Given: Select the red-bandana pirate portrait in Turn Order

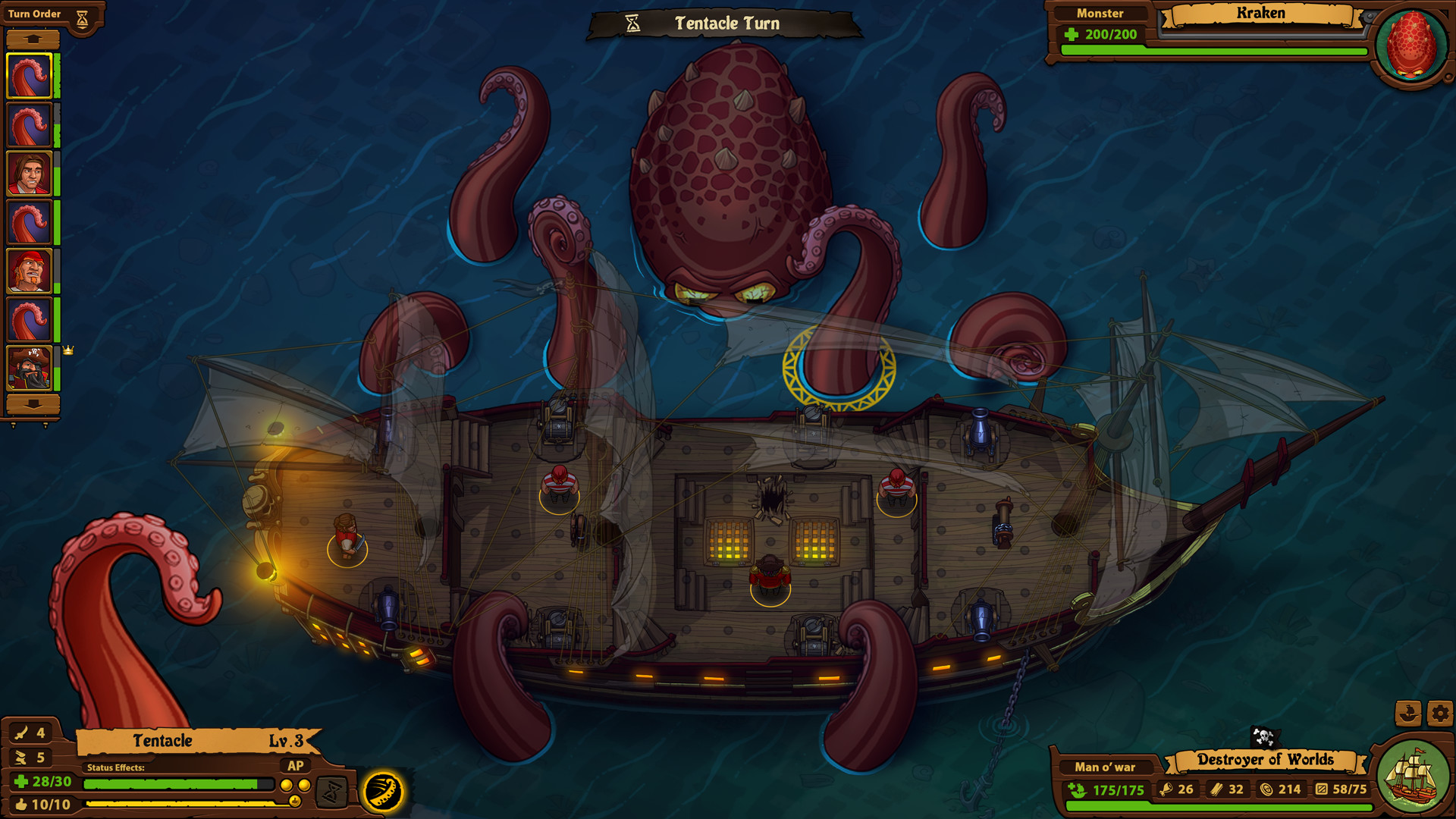Looking at the screenshot, I should [30, 271].
